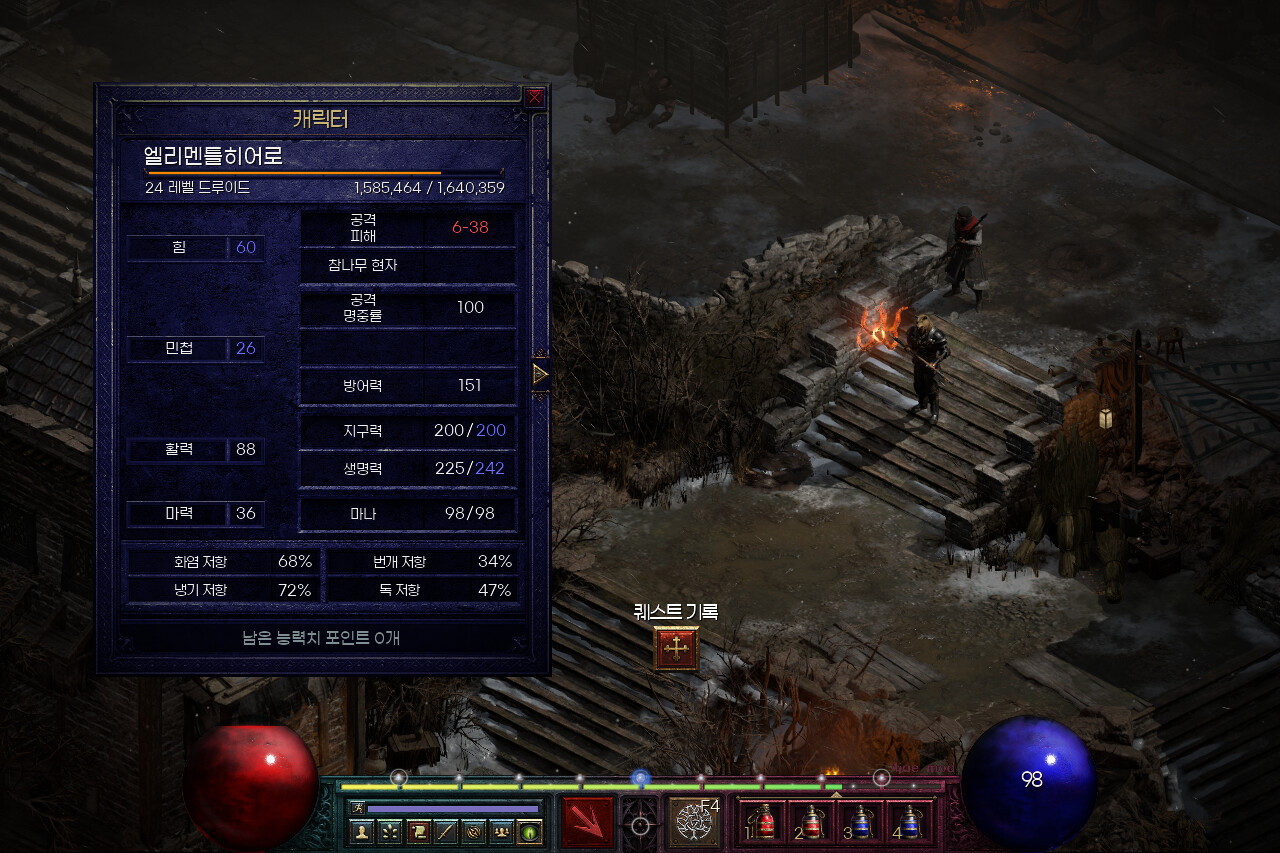Drink the blue mana potion in belt slot 3
1280x853 pixels.
(x=860, y=822)
